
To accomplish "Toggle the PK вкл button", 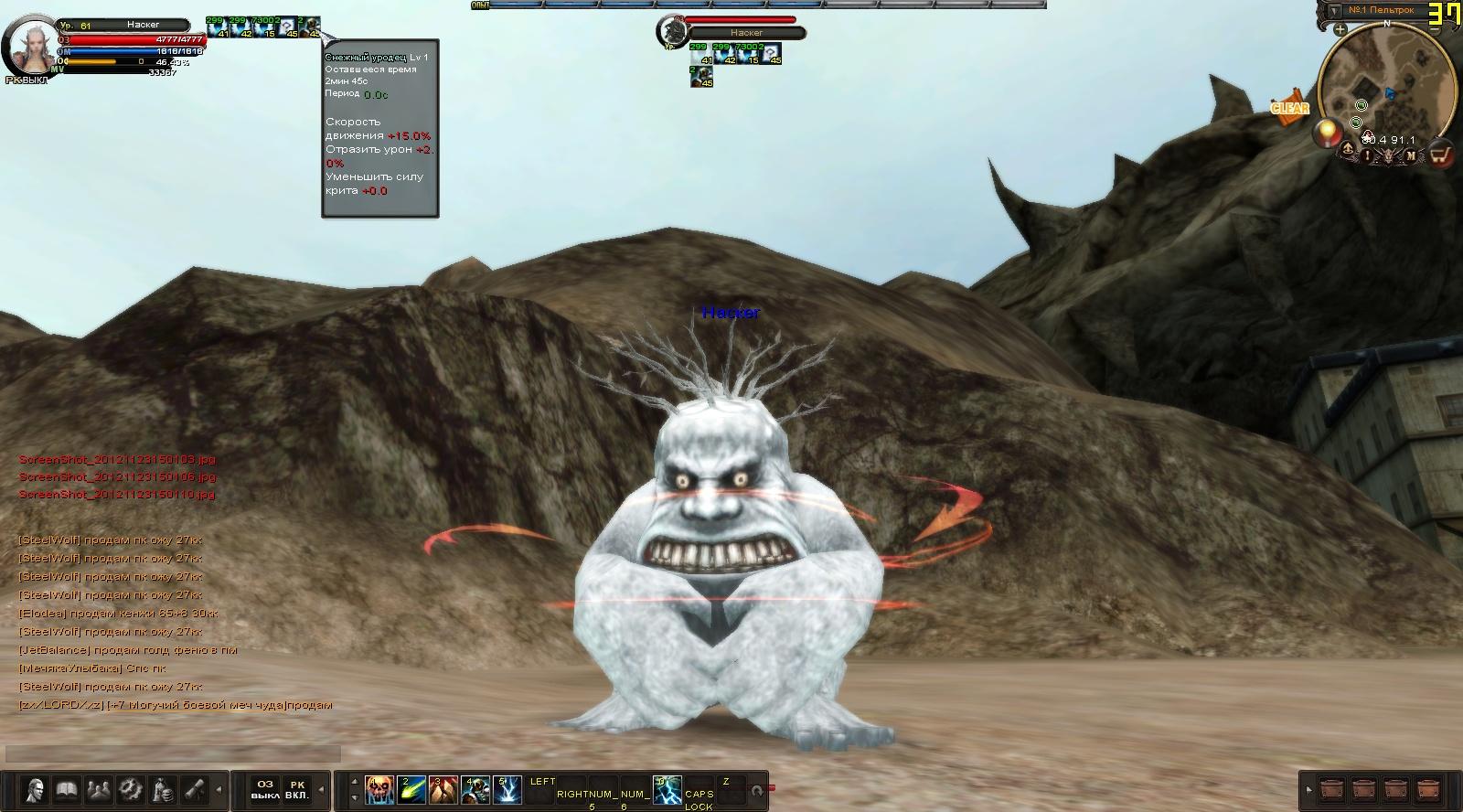I will click(x=297, y=790).
